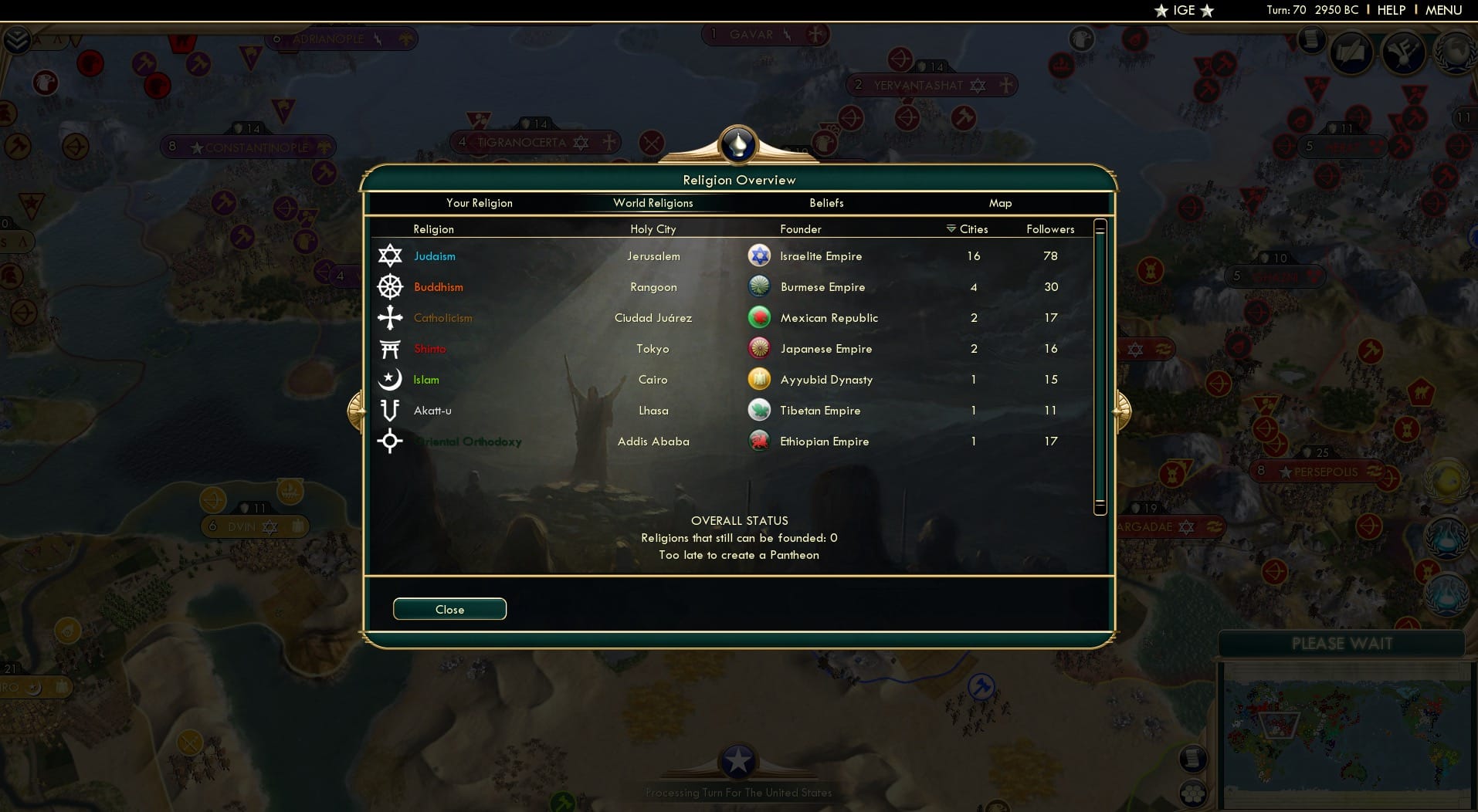Select the Judaism star symbol
This screenshot has width=1478, height=812.
(391, 255)
